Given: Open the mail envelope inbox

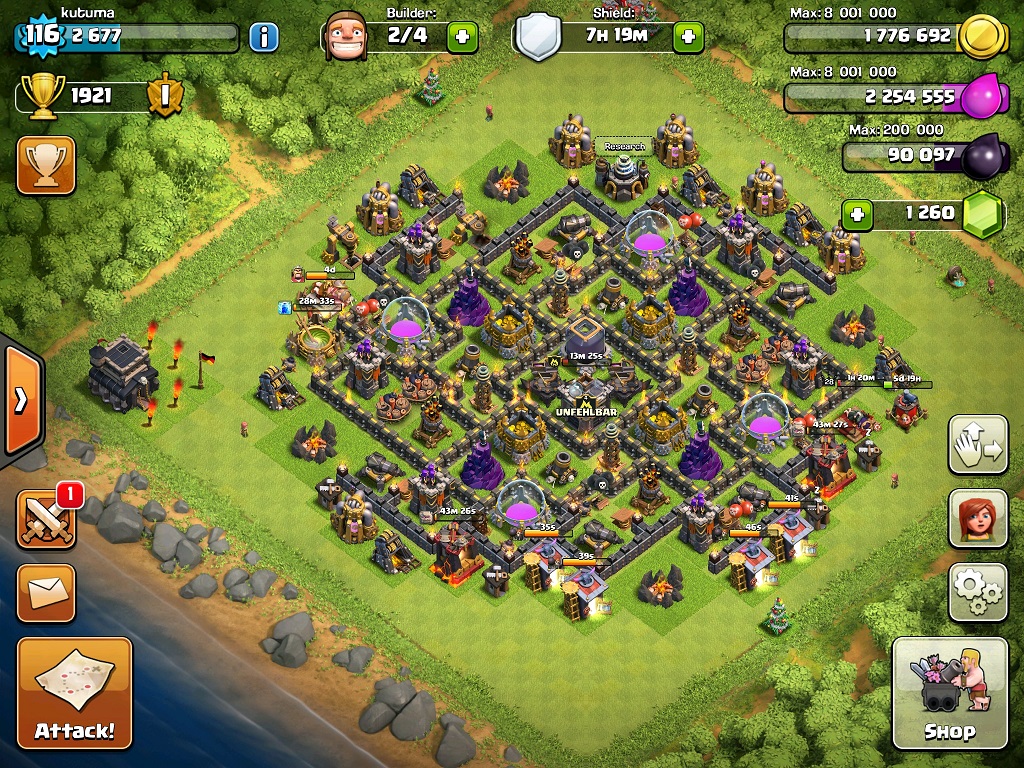Looking at the screenshot, I should coord(46,593).
